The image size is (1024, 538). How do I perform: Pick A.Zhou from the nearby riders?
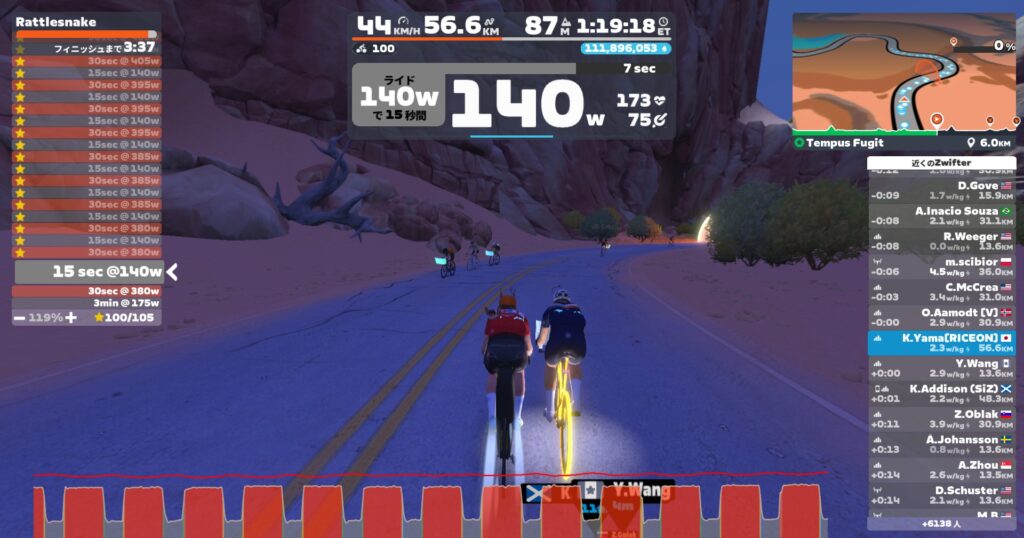tap(941, 470)
